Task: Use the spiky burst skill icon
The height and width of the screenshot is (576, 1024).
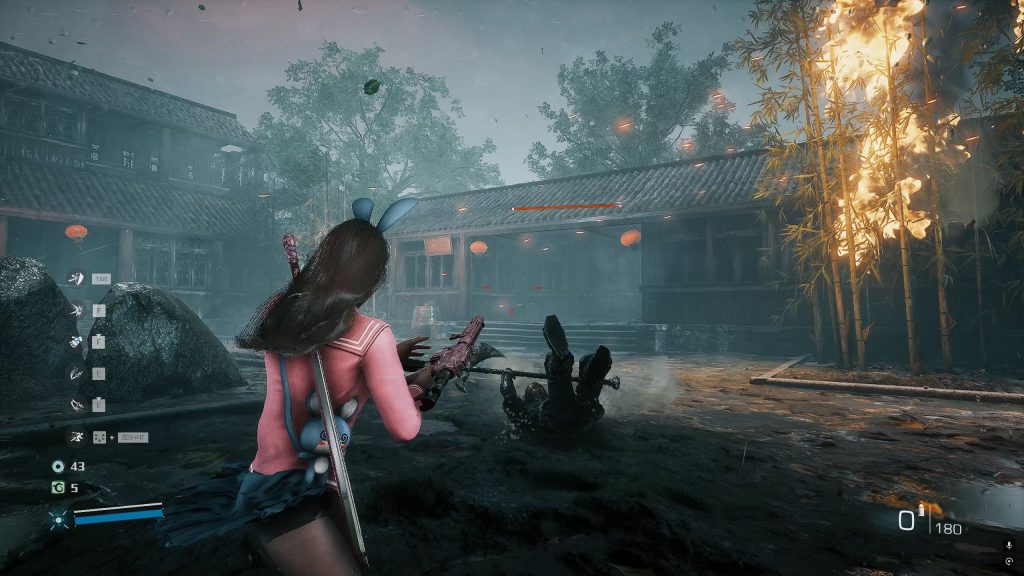Action: click(x=75, y=310)
